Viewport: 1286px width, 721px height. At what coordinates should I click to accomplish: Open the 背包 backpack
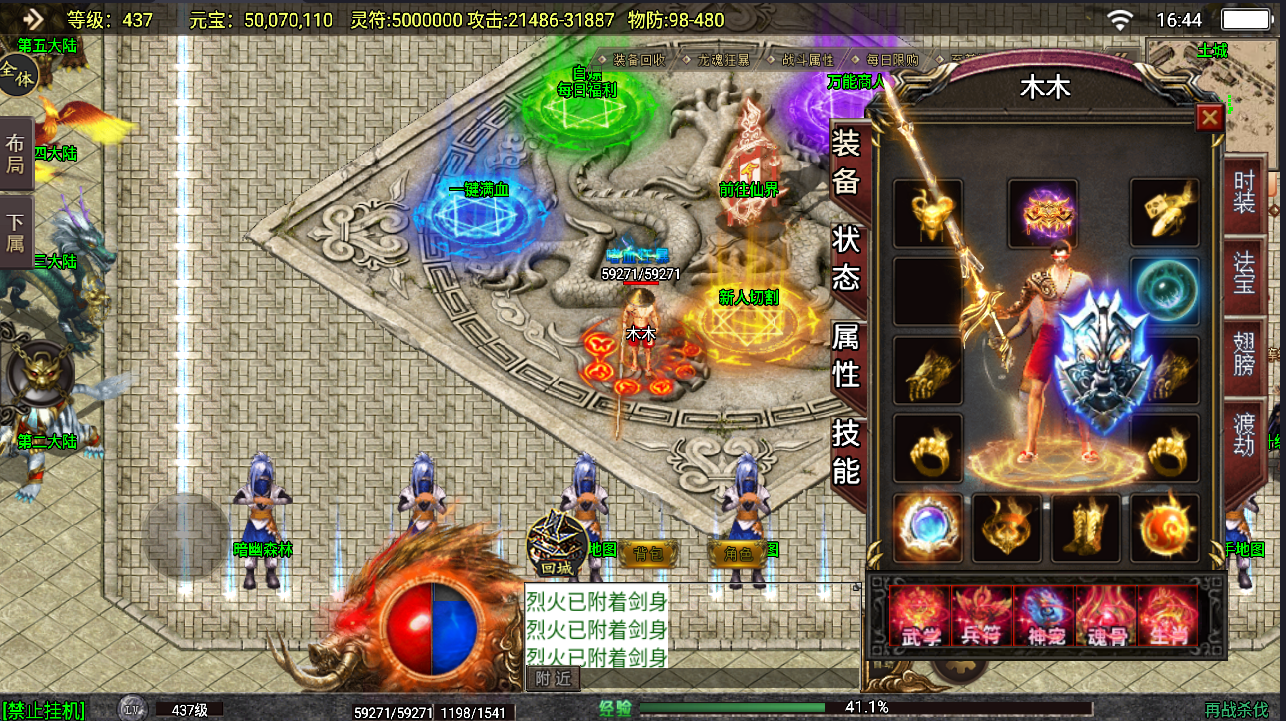tap(648, 551)
